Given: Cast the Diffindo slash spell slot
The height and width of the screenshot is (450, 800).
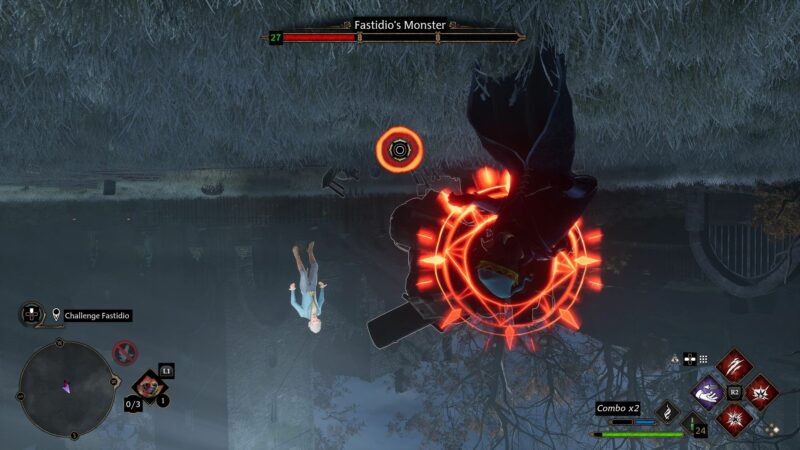Looking at the screenshot, I should (735, 364).
